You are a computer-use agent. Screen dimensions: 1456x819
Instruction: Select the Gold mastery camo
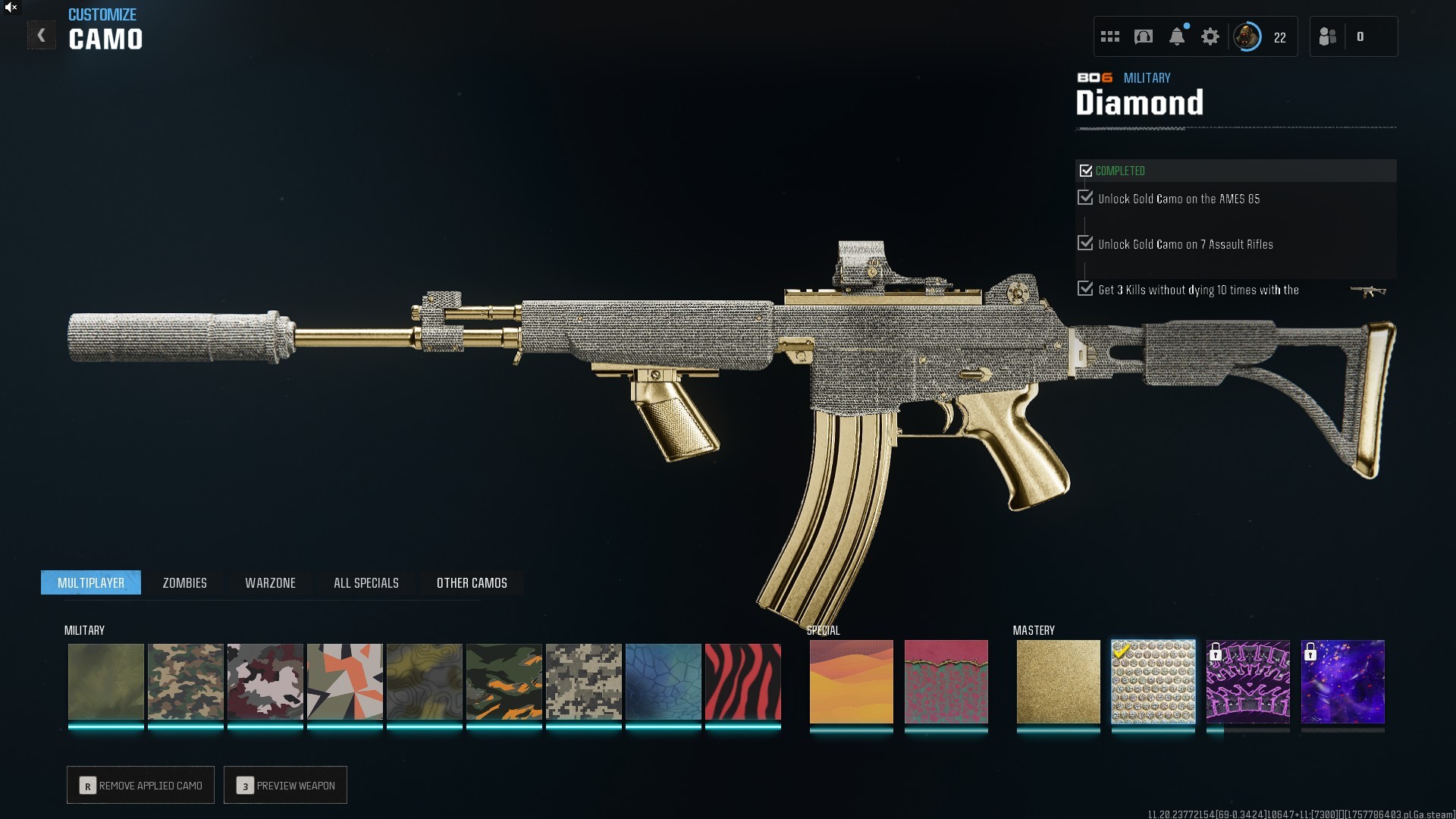(1058, 682)
